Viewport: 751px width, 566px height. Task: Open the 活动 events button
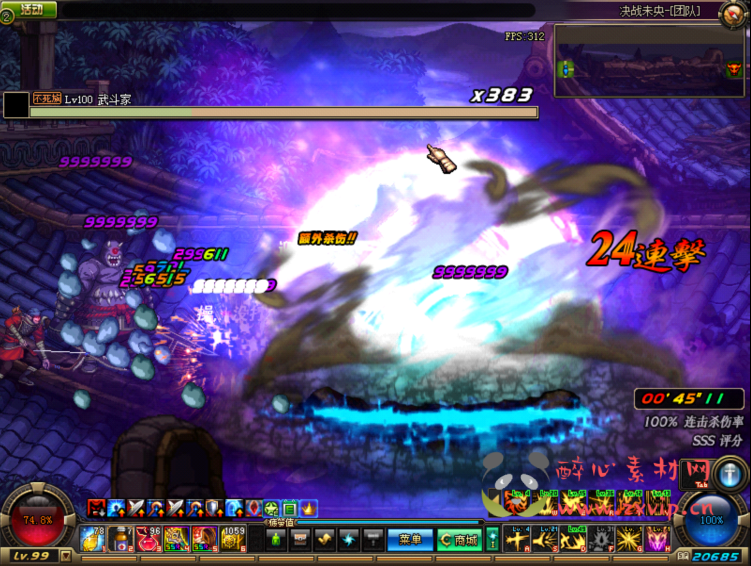(32, 9)
